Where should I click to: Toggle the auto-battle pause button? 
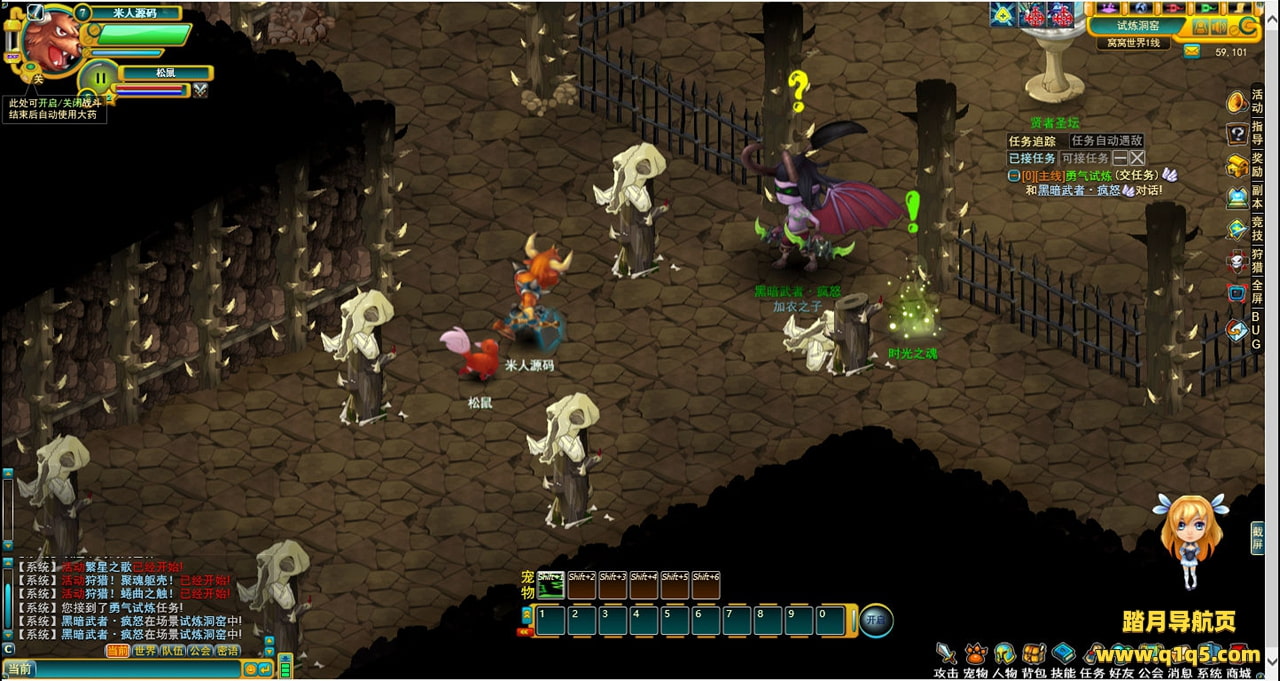click(100, 78)
